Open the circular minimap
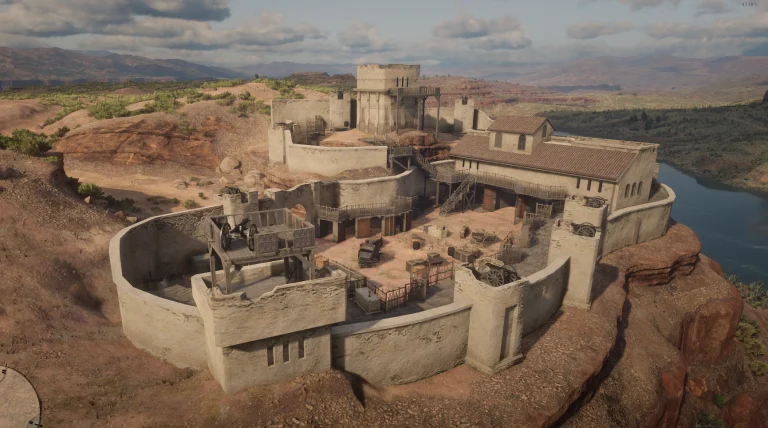Viewport: 768px width, 428px height. point(14,400)
